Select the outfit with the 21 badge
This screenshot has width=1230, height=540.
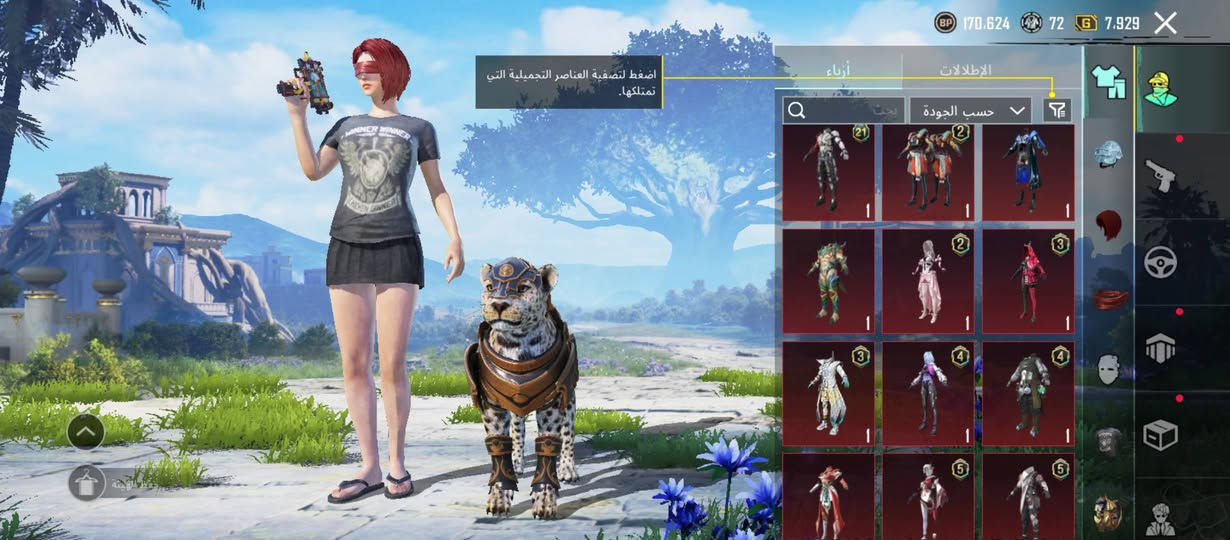tap(828, 172)
